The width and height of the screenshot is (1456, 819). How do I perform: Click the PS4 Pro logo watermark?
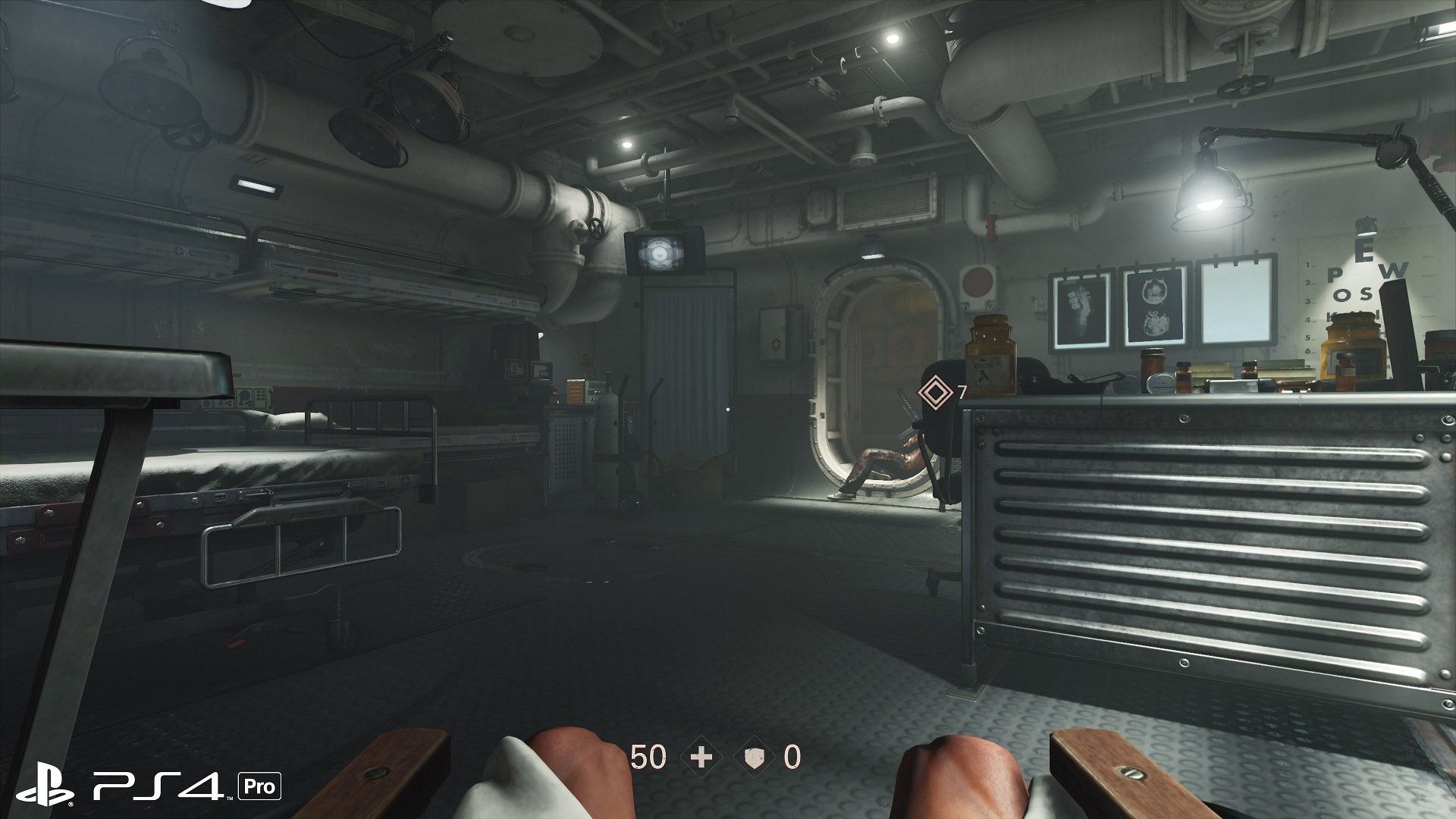[x=149, y=785]
